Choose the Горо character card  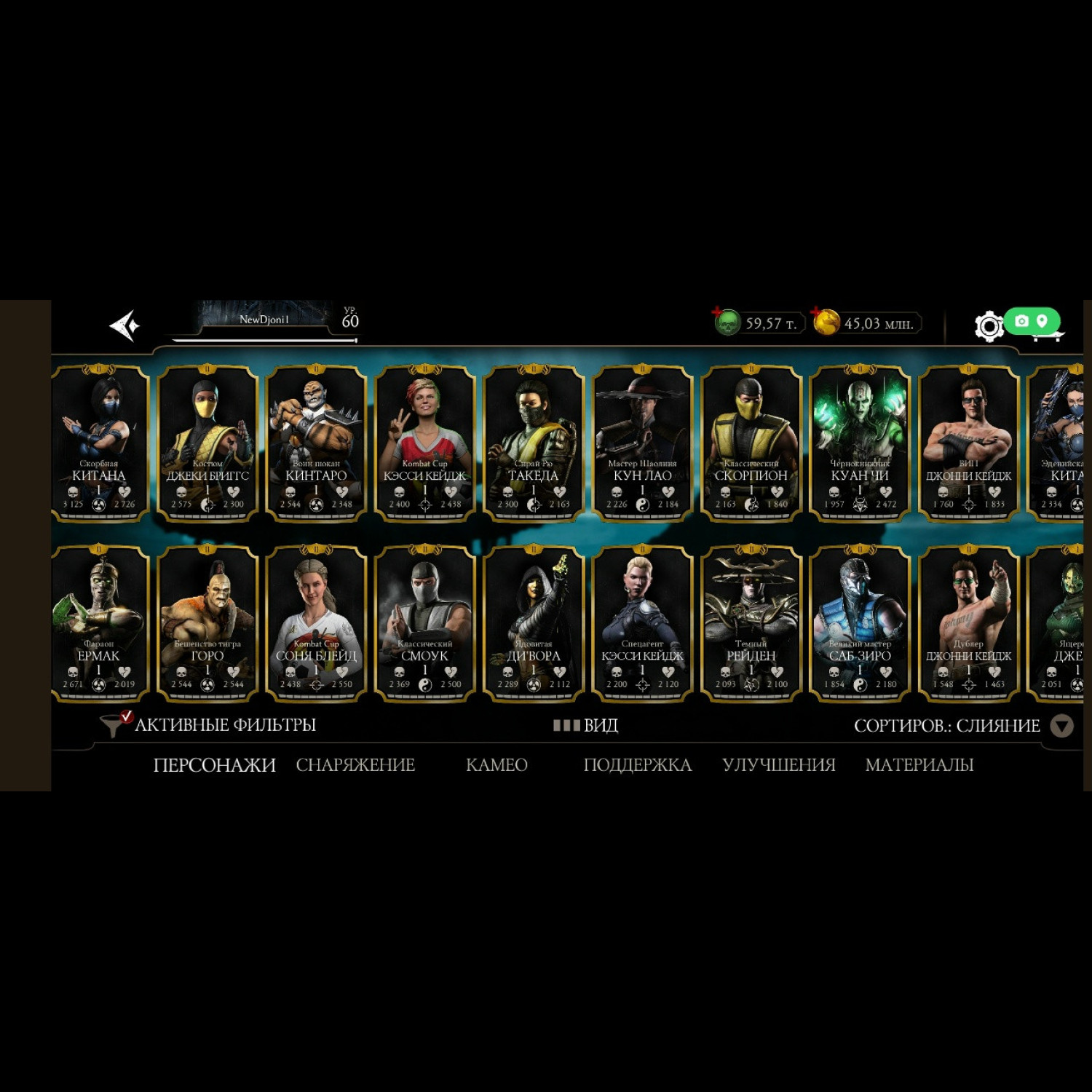pyautogui.click(x=207, y=623)
